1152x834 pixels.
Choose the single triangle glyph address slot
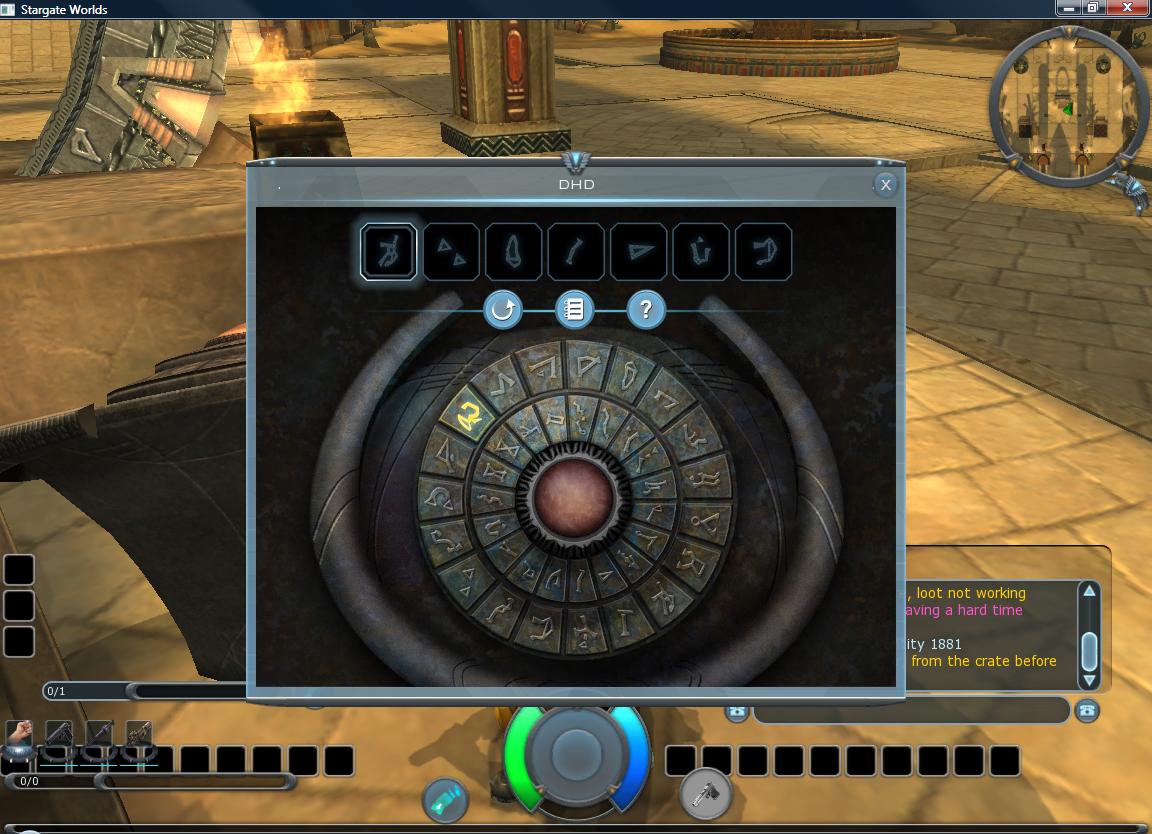(x=639, y=252)
